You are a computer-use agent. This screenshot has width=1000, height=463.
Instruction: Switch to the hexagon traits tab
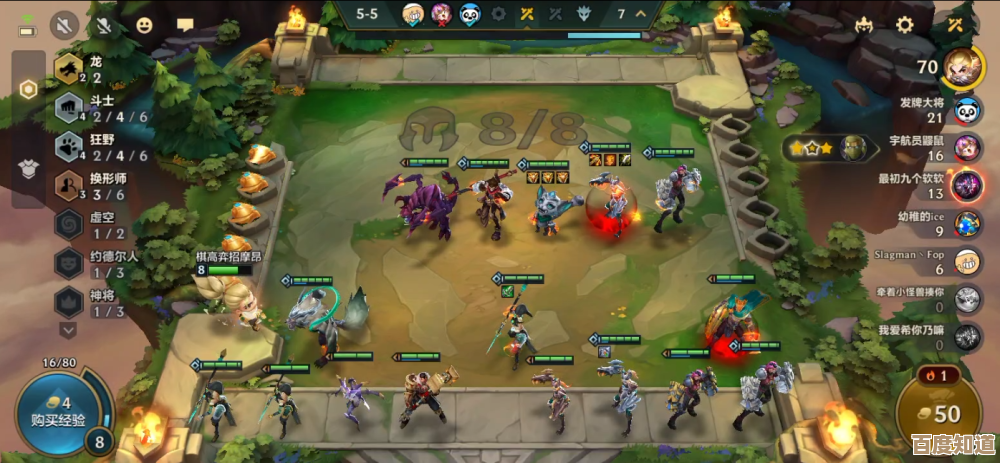point(29,90)
